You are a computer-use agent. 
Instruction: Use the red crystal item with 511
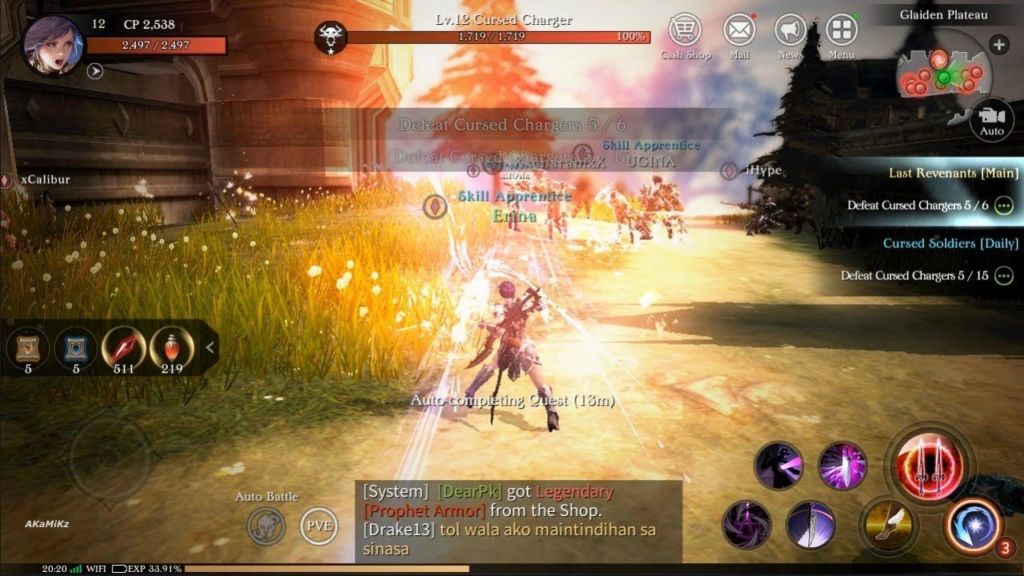click(x=124, y=347)
